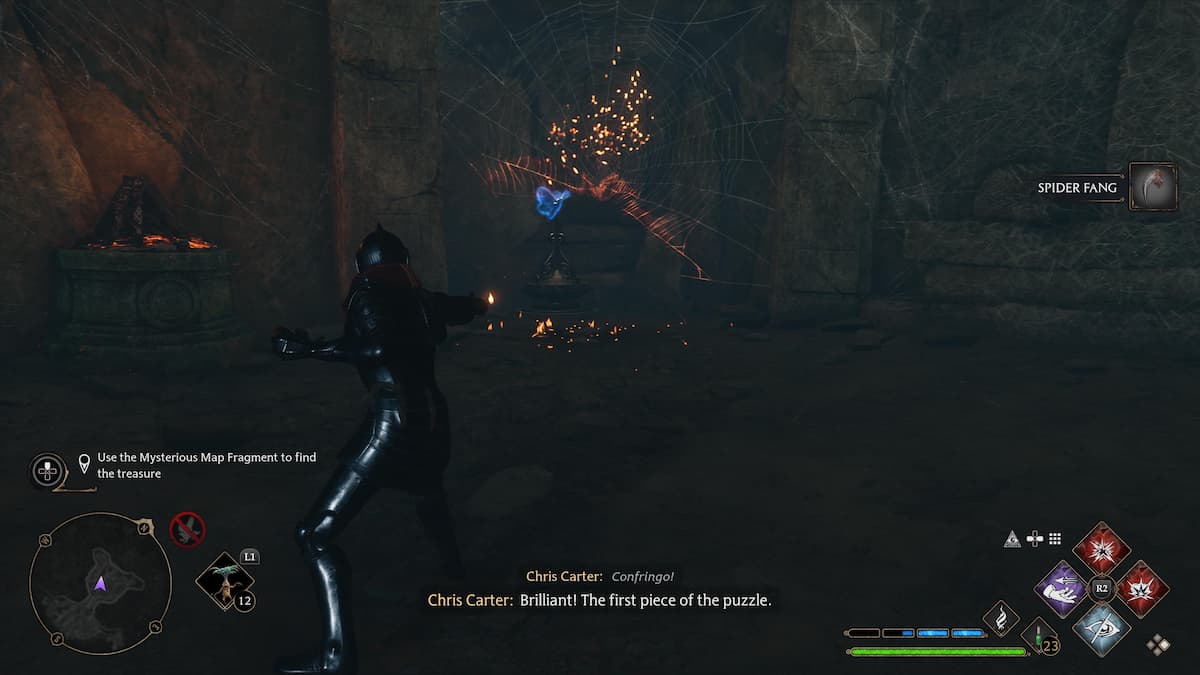Use the green Wiggenweld potion

coord(1039,638)
